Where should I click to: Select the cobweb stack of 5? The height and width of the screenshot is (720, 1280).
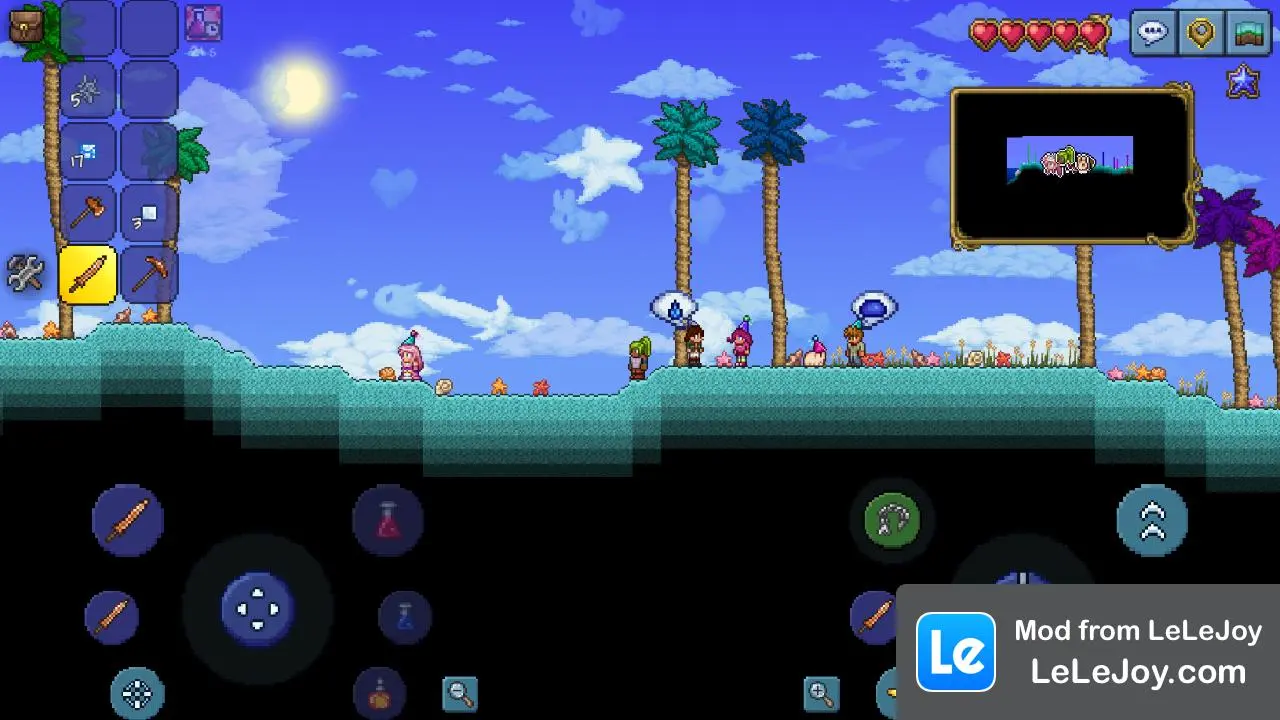(88, 91)
